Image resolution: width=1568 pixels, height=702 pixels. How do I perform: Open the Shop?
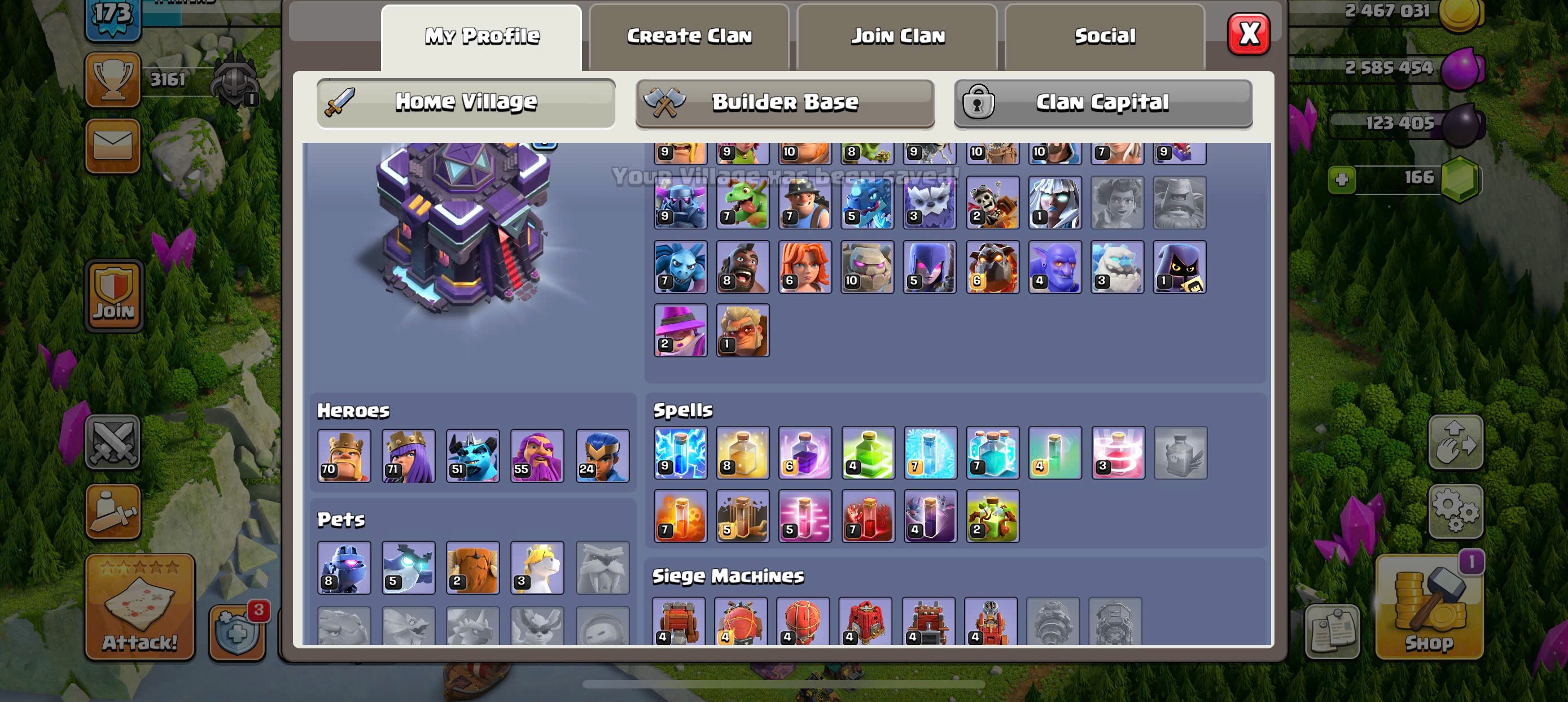1429,609
